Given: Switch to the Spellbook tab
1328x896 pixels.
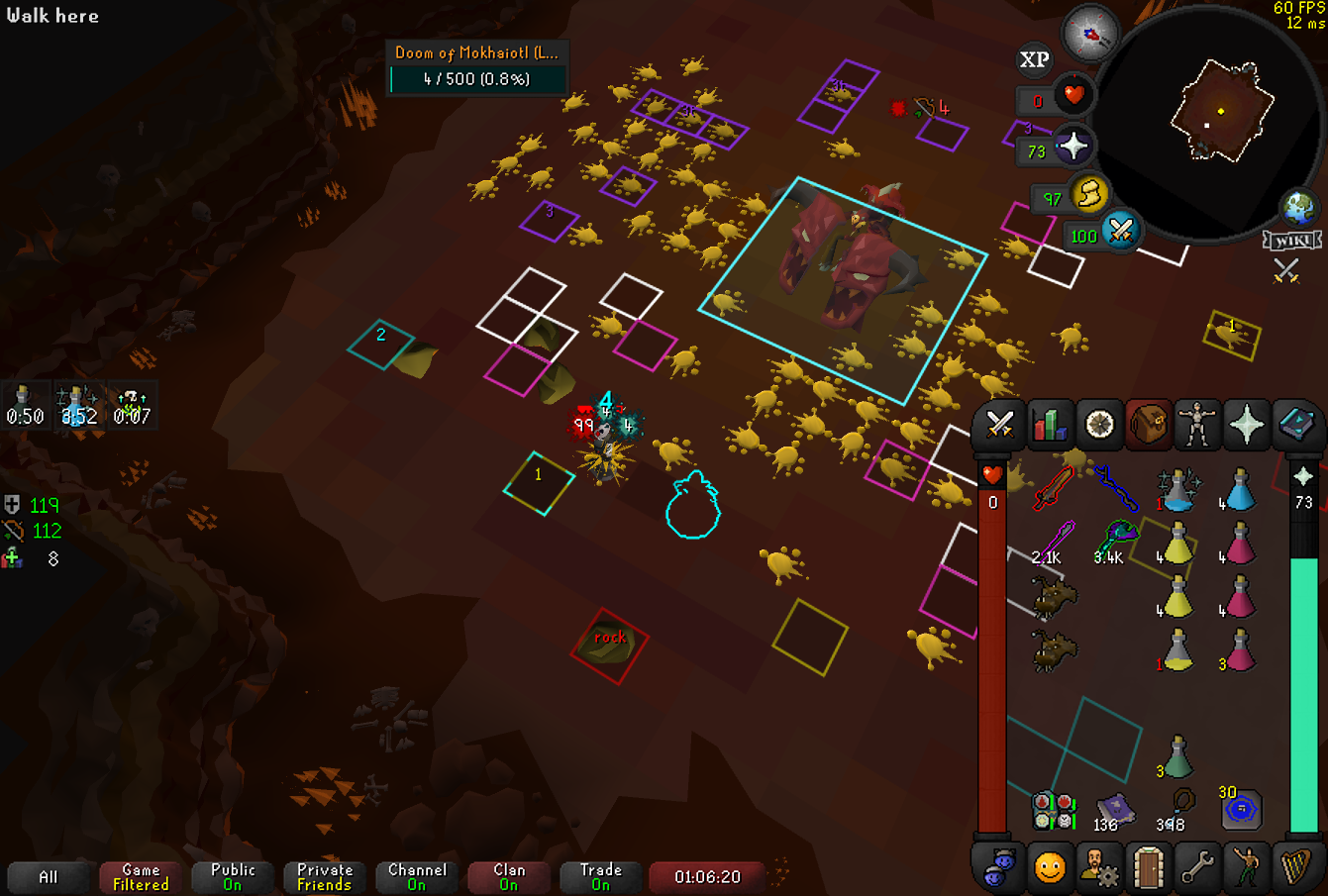Looking at the screenshot, I should [x=1295, y=426].
